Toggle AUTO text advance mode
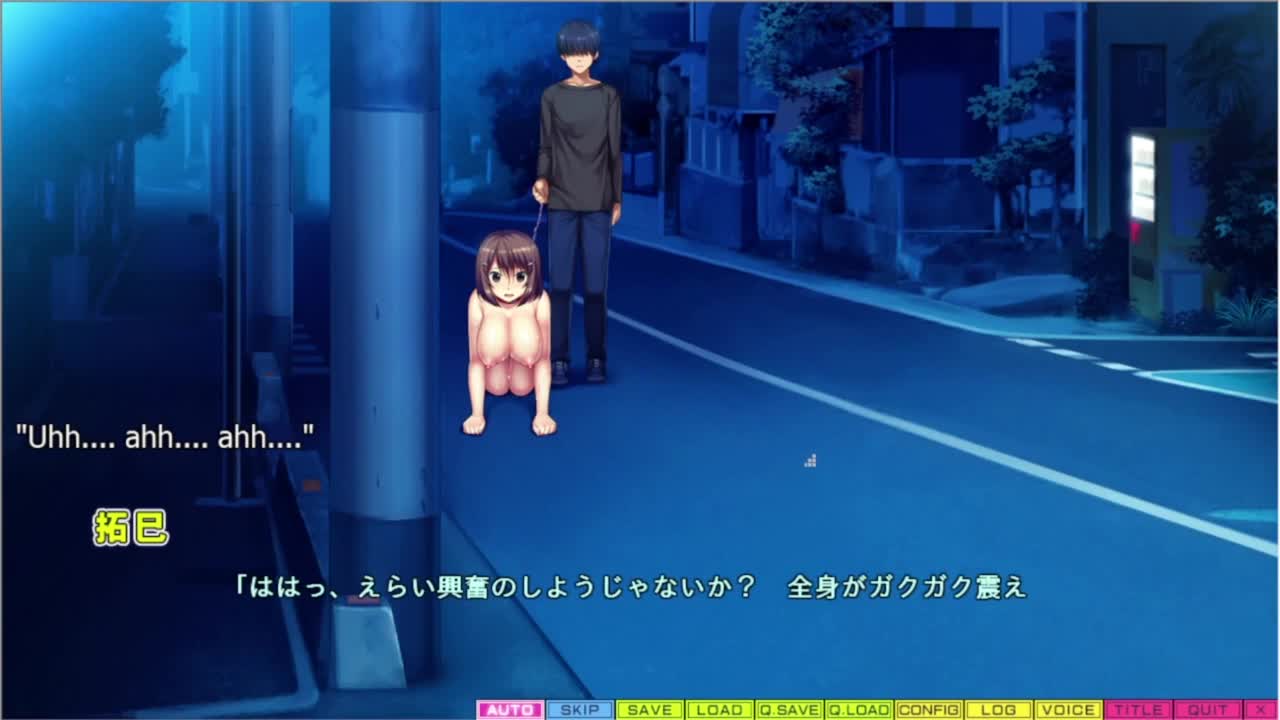 510,710
